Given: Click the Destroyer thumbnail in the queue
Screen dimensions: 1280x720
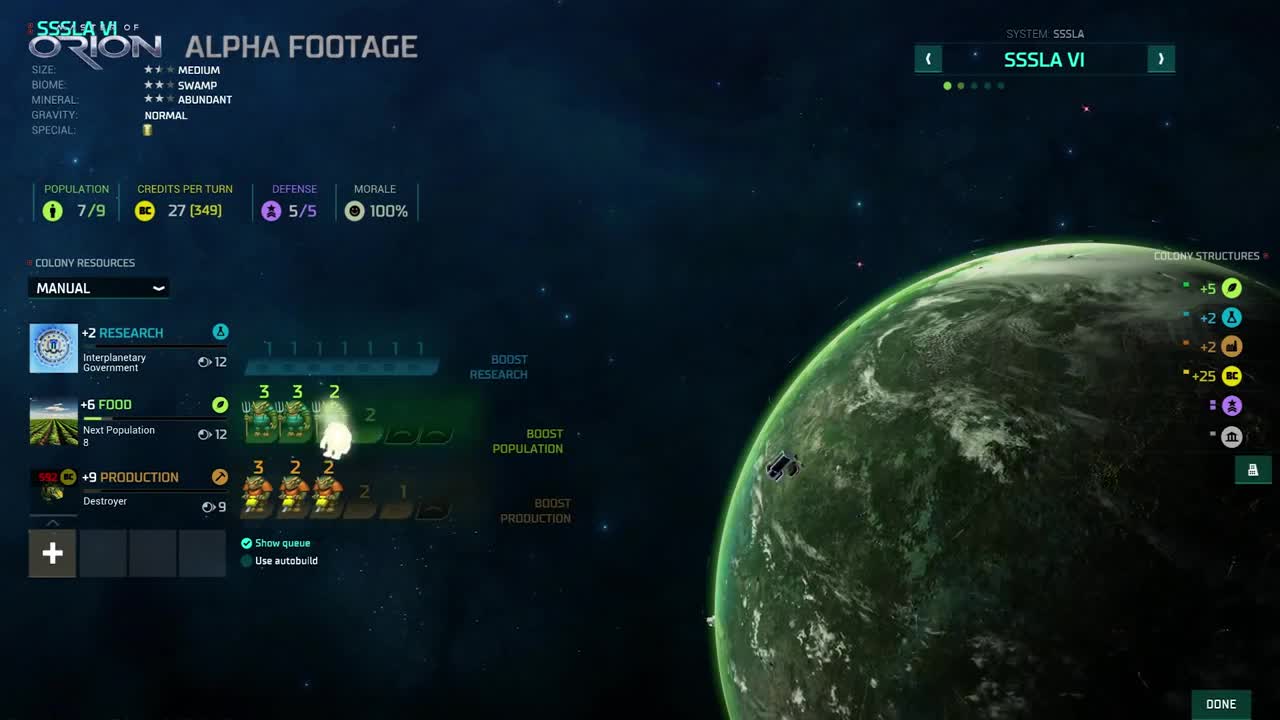Looking at the screenshot, I should (52, 489).
